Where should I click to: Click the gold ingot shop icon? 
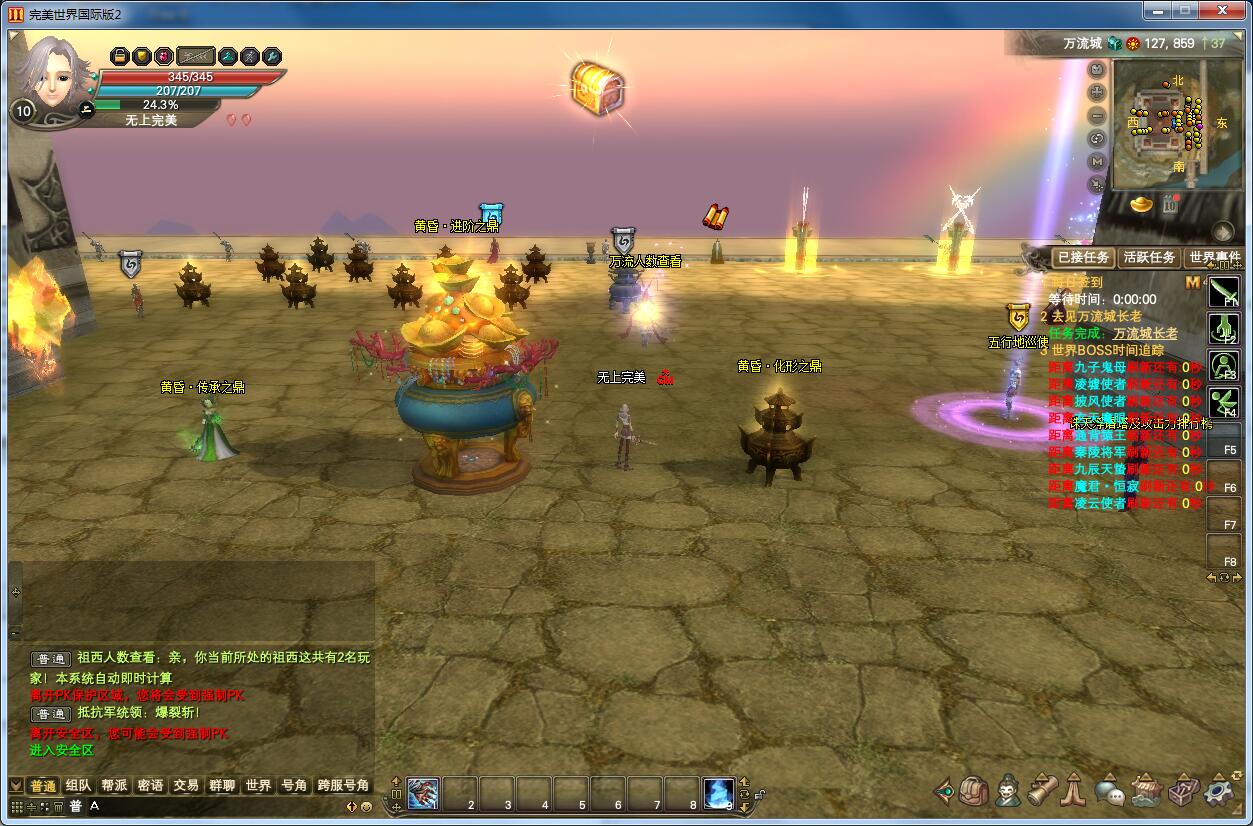click(x=1141, y=204)
